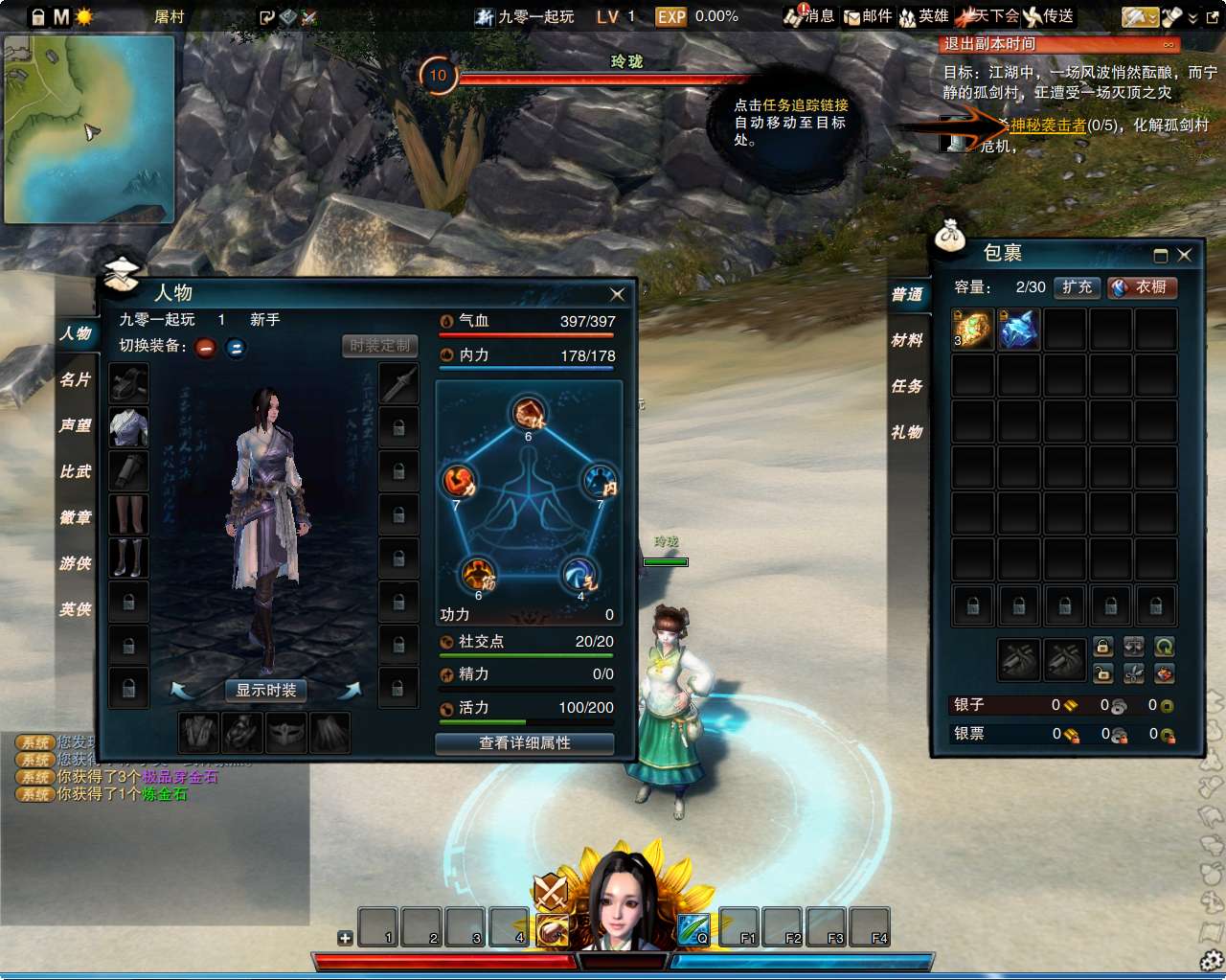Switch to the 任务 quest items tab
This screenshot has height=980, width=1226.
pyautogui.click(x=907, y=386)
